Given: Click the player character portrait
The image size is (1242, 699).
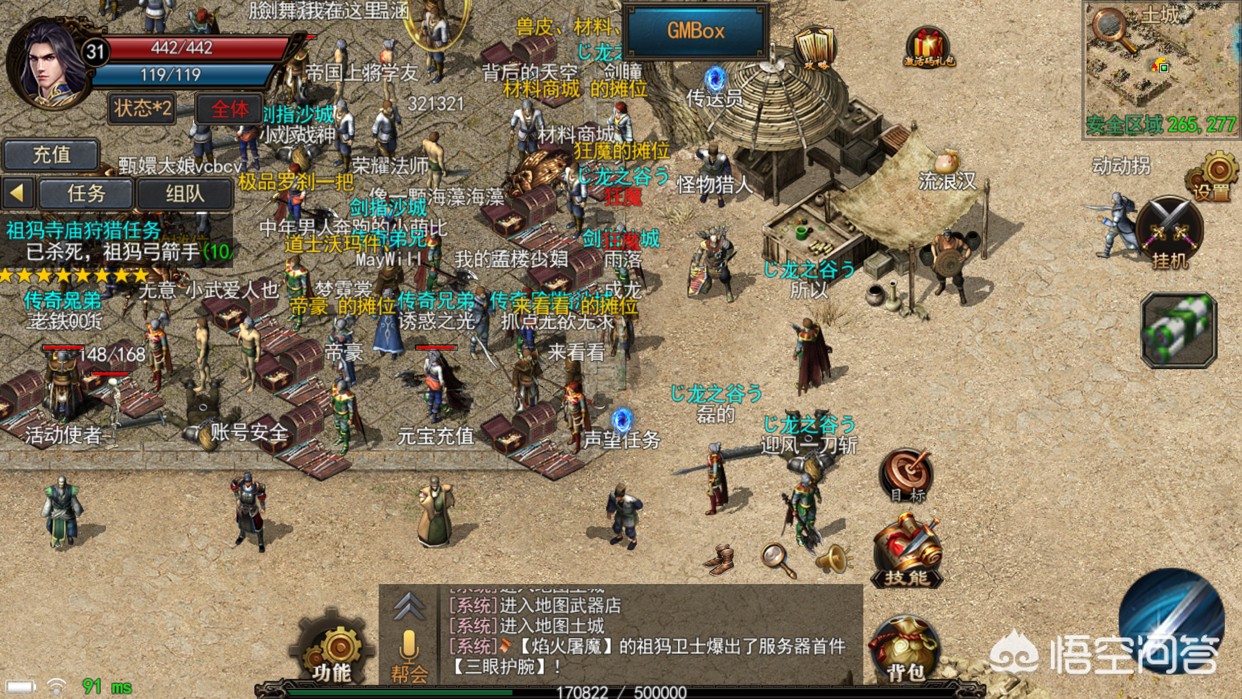Looking at the screenshot, I should tap(46, 60).
